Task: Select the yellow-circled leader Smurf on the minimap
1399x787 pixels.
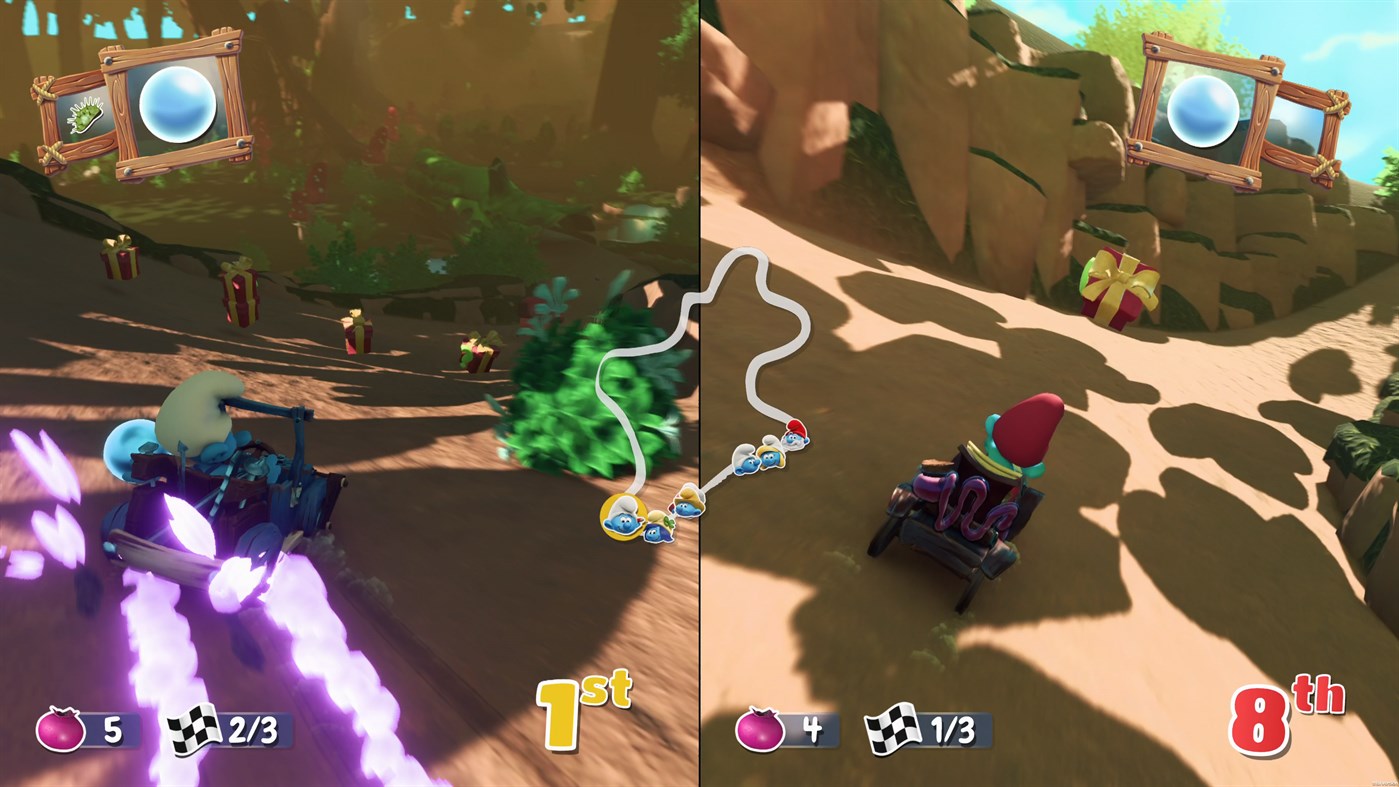Action: point(623,515)
